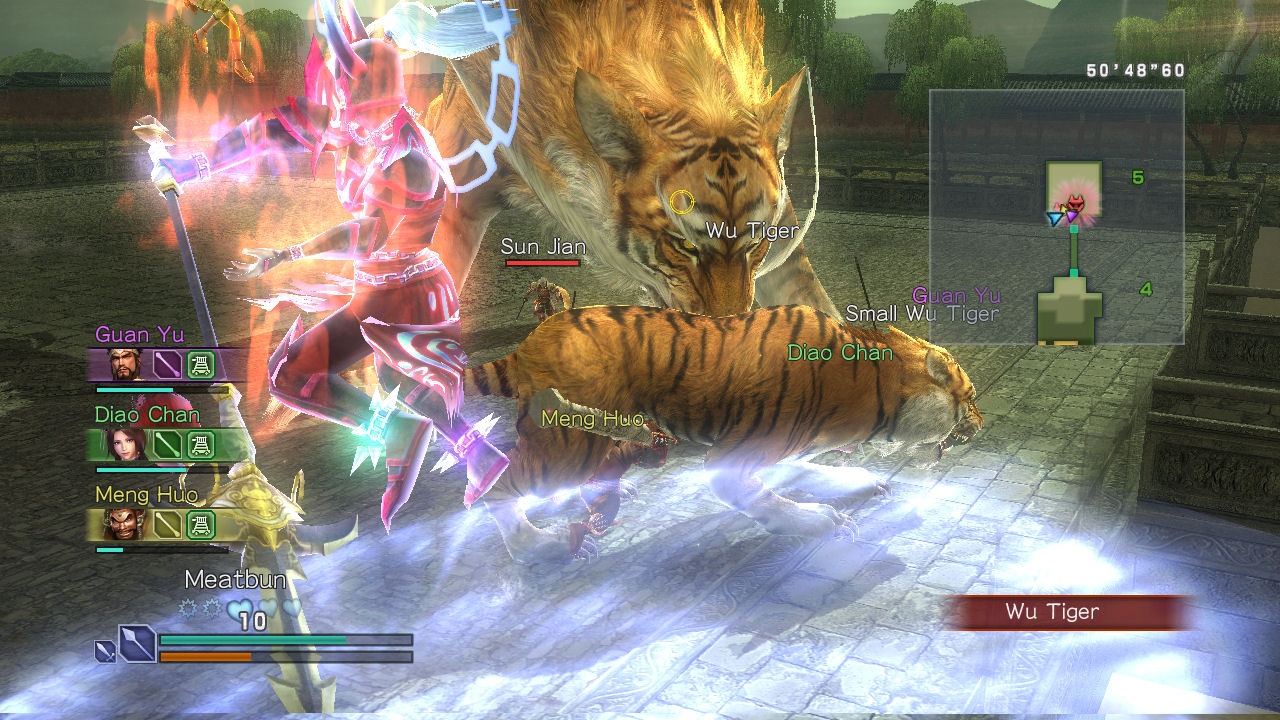
Task: Select the large spear weapon icon
Action: (x=137, y=643)
